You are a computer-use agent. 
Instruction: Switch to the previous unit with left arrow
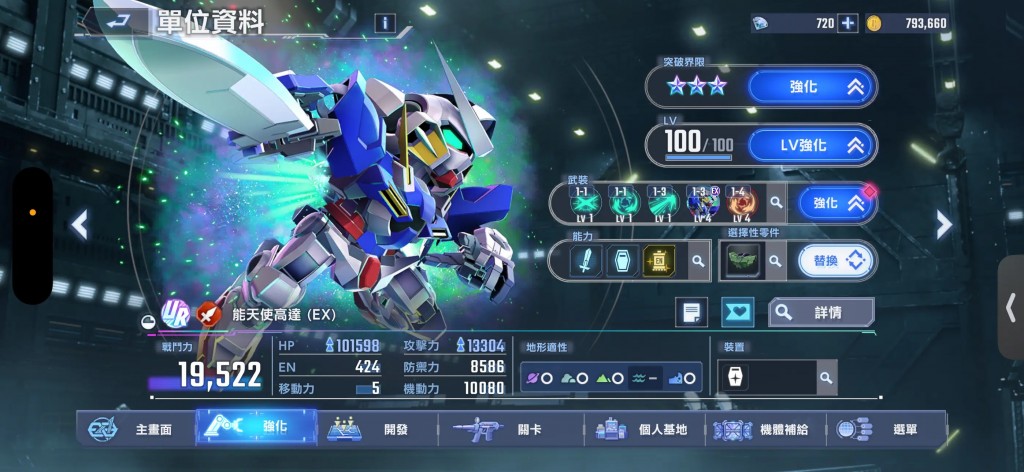click(80, 225)
